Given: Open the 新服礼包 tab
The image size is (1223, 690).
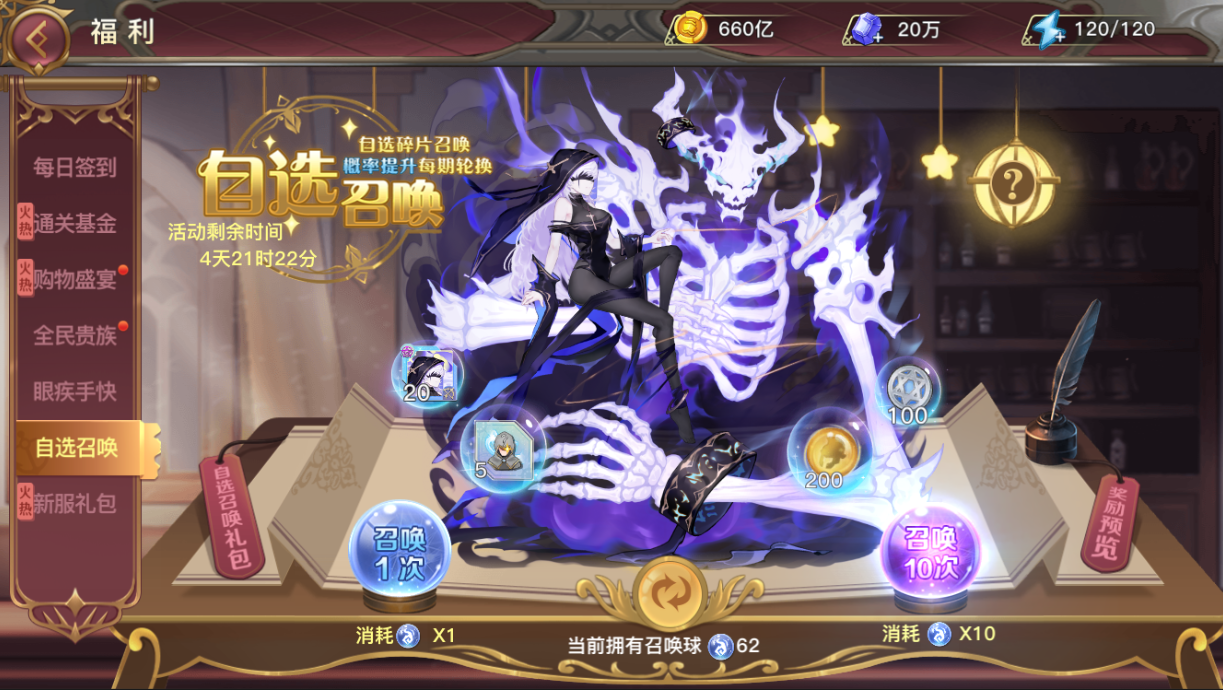Looking at the screenshot, I should [75, 504].
